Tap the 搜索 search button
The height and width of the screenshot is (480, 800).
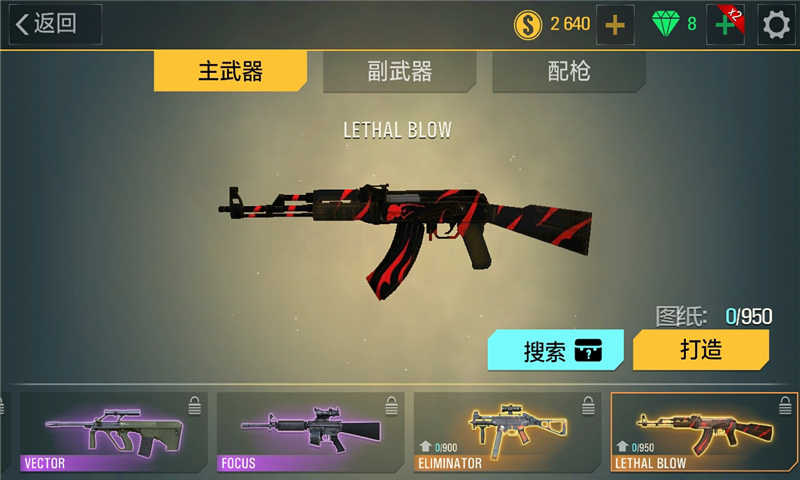coord(556,351)
